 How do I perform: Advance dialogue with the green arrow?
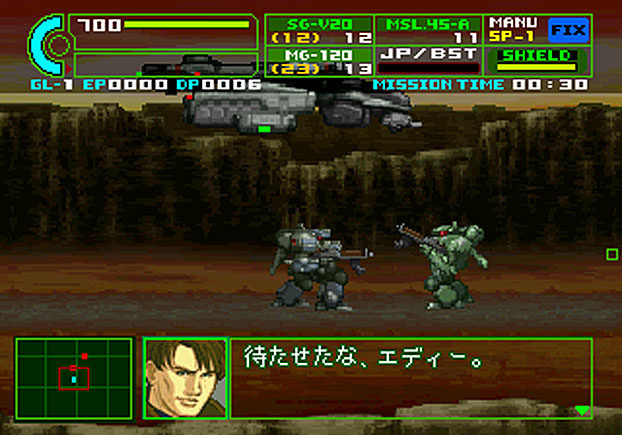tap(581, 409)
